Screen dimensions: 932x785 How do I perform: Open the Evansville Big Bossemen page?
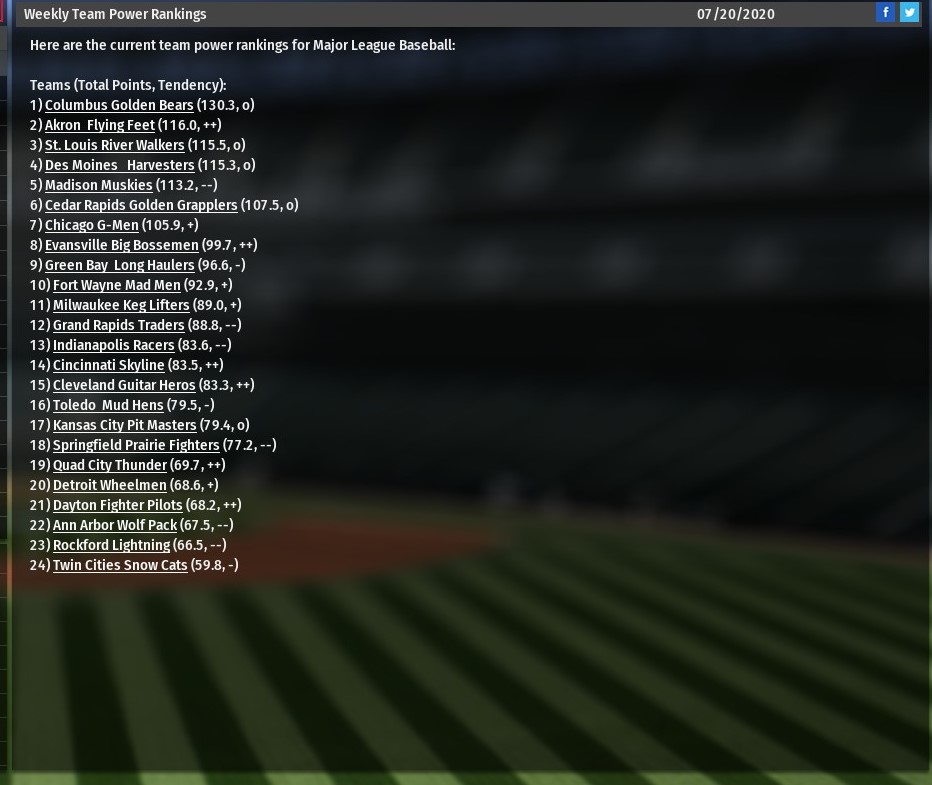tap(122, 245)
